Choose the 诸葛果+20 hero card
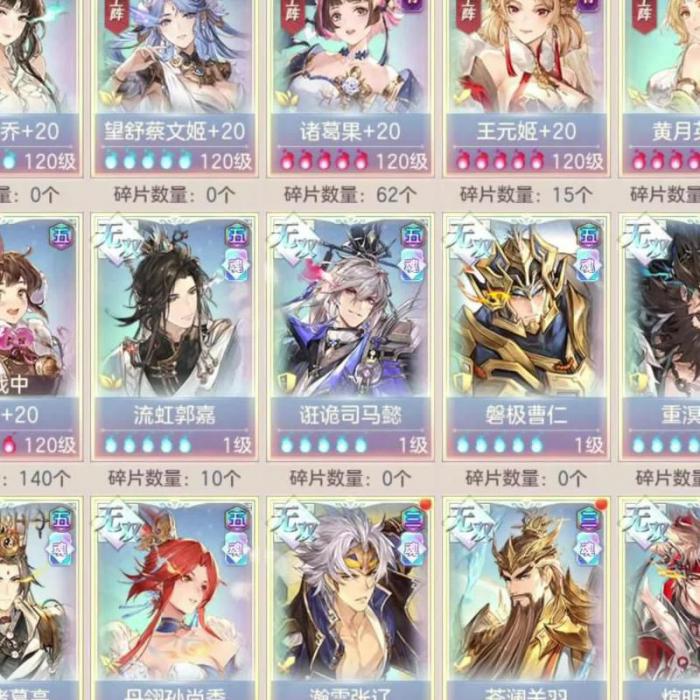The width and height of the screenshot is (700, 700). [x=350, y=80]
